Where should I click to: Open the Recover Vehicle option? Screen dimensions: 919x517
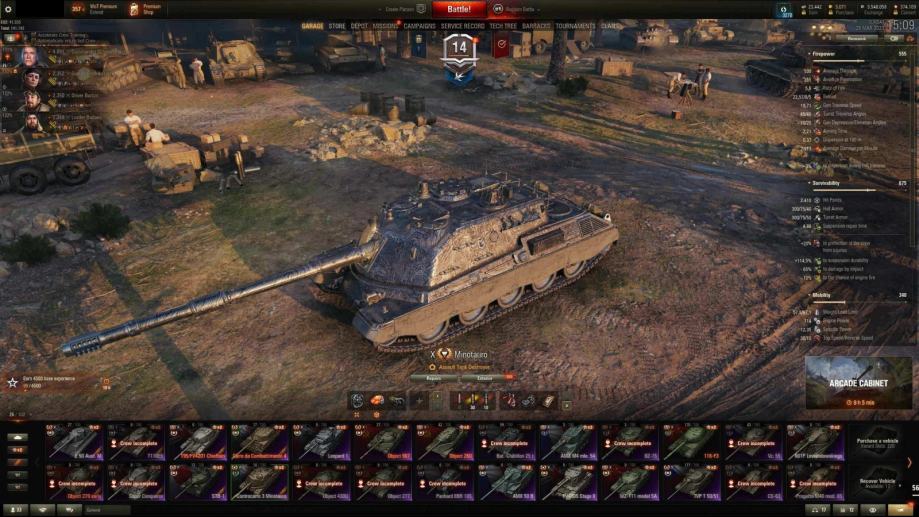(876, 481)
